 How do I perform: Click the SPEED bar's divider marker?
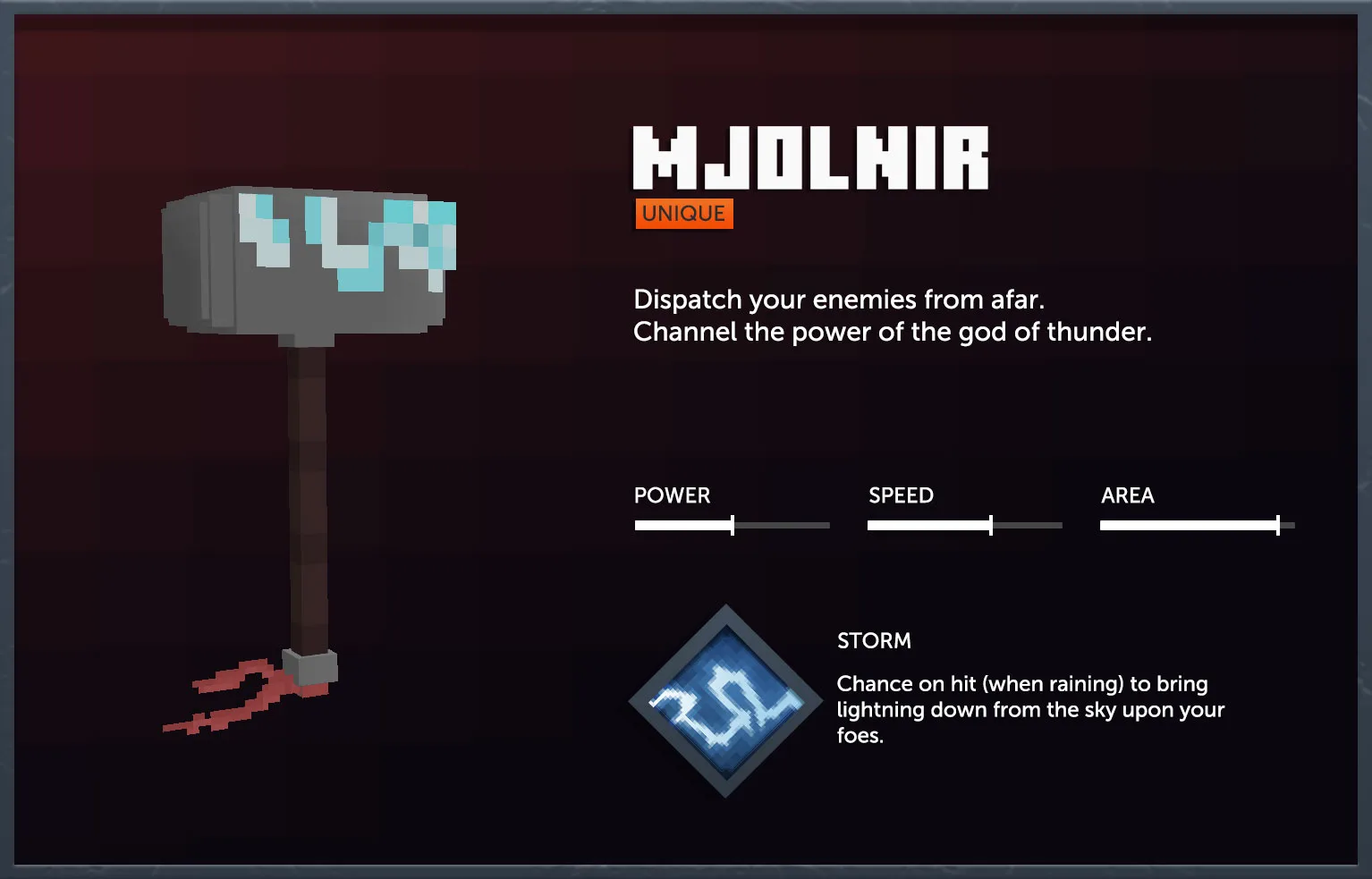coord(991,525)
